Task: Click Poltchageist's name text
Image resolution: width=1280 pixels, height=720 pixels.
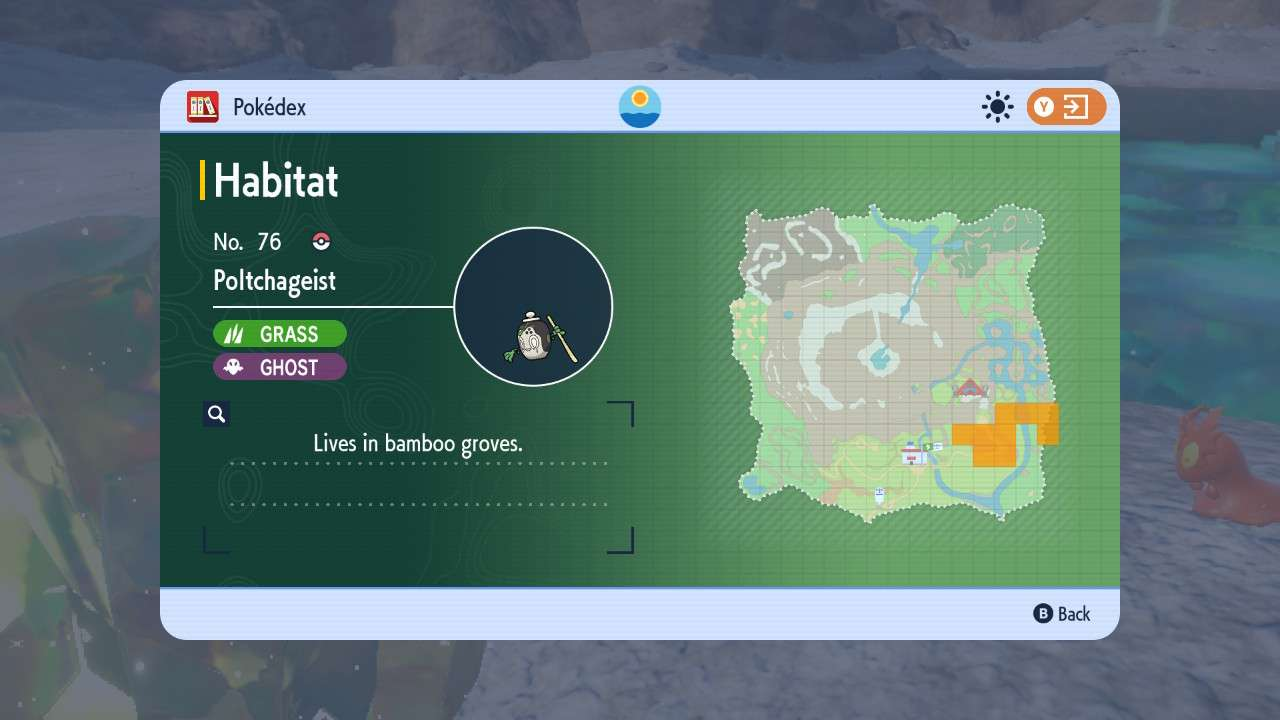Action: tap(274, 281)
